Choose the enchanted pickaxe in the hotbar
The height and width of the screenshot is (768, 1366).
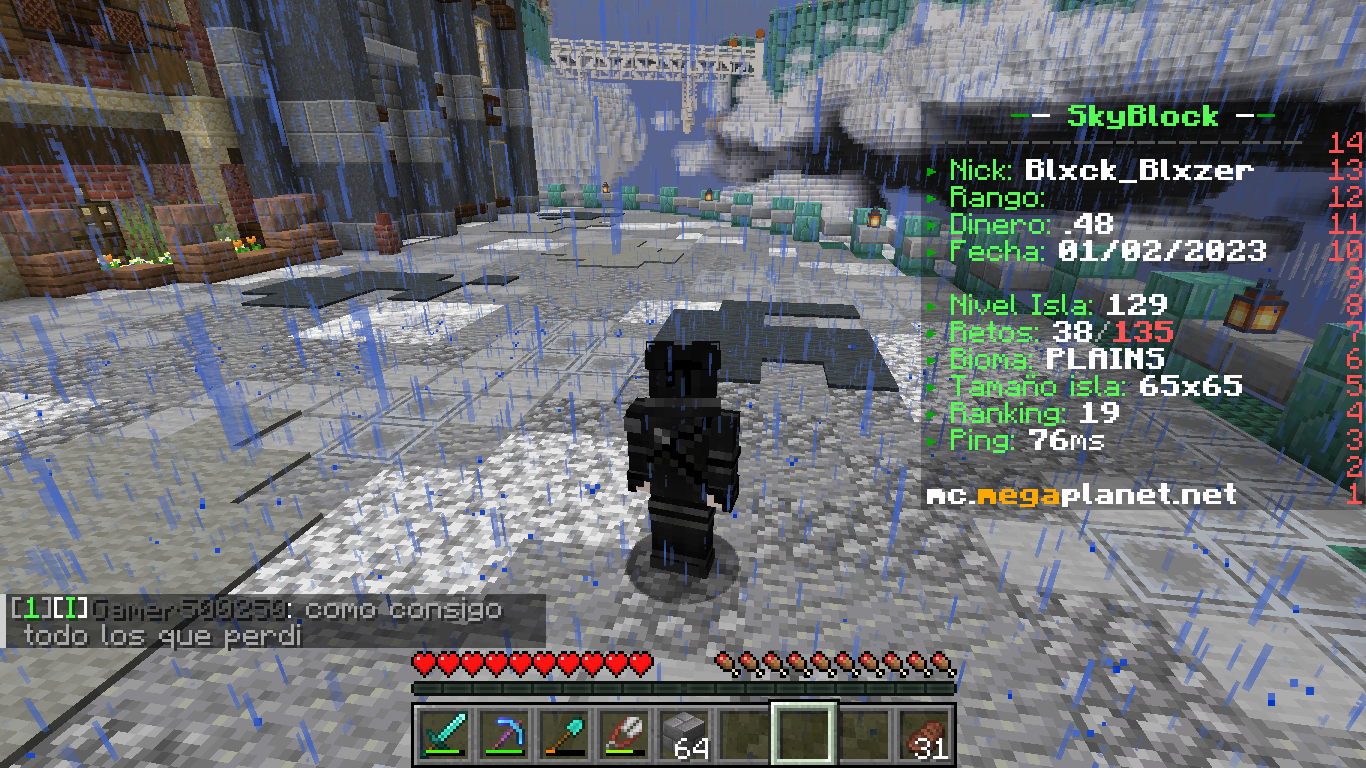503,733
